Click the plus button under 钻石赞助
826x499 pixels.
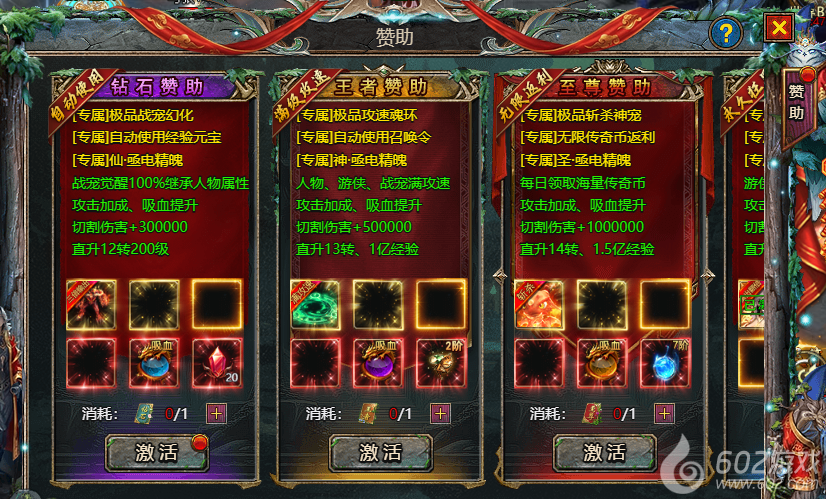click(x=216, y=412)
